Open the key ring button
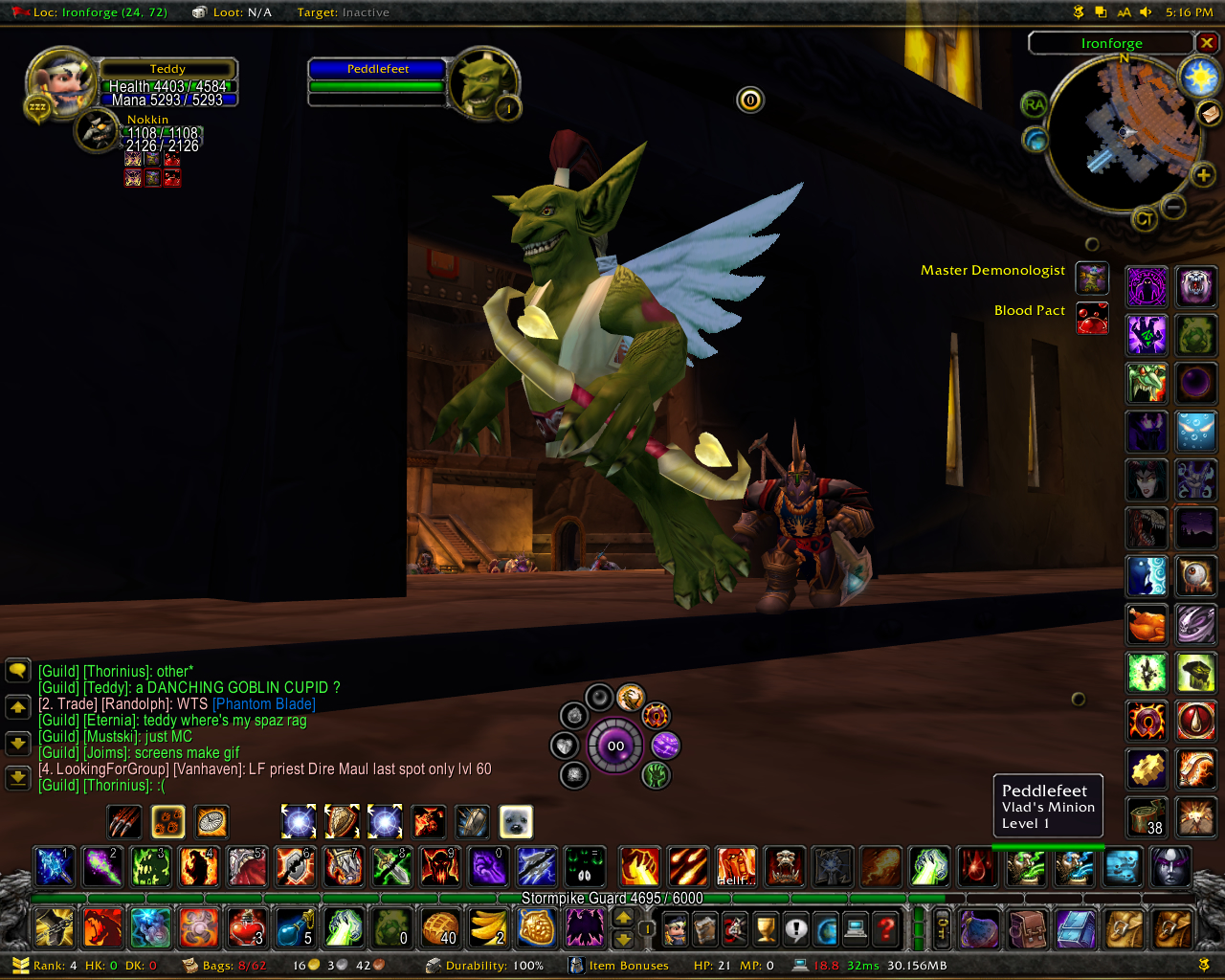Image resolution: width=1225 pixels, height=980 pixels. [x=943, y=927]
